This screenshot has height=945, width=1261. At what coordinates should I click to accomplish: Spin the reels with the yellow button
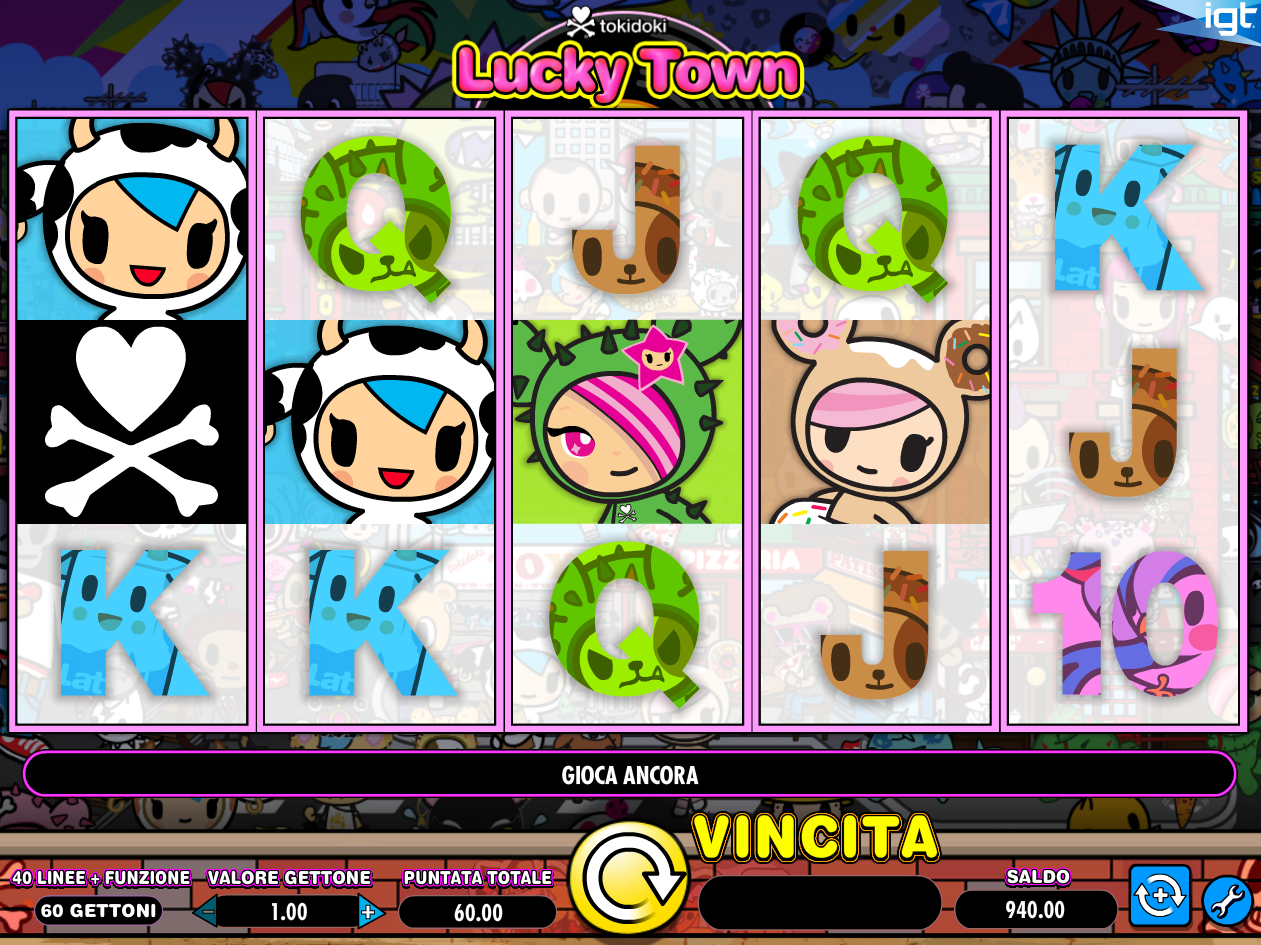pyautogui.click(x=628, y=879)
